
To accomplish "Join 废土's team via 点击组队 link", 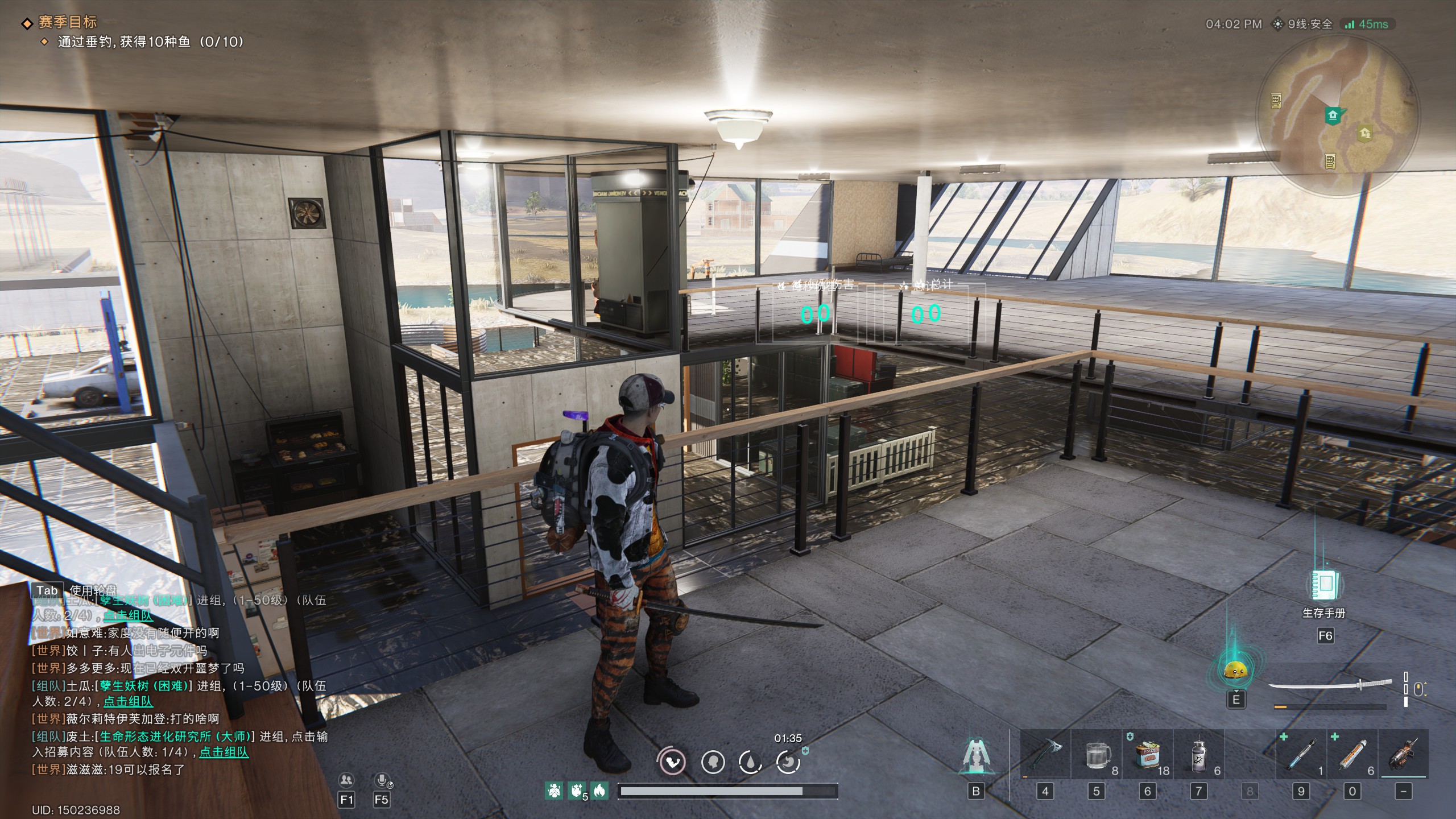I will 224,752.
